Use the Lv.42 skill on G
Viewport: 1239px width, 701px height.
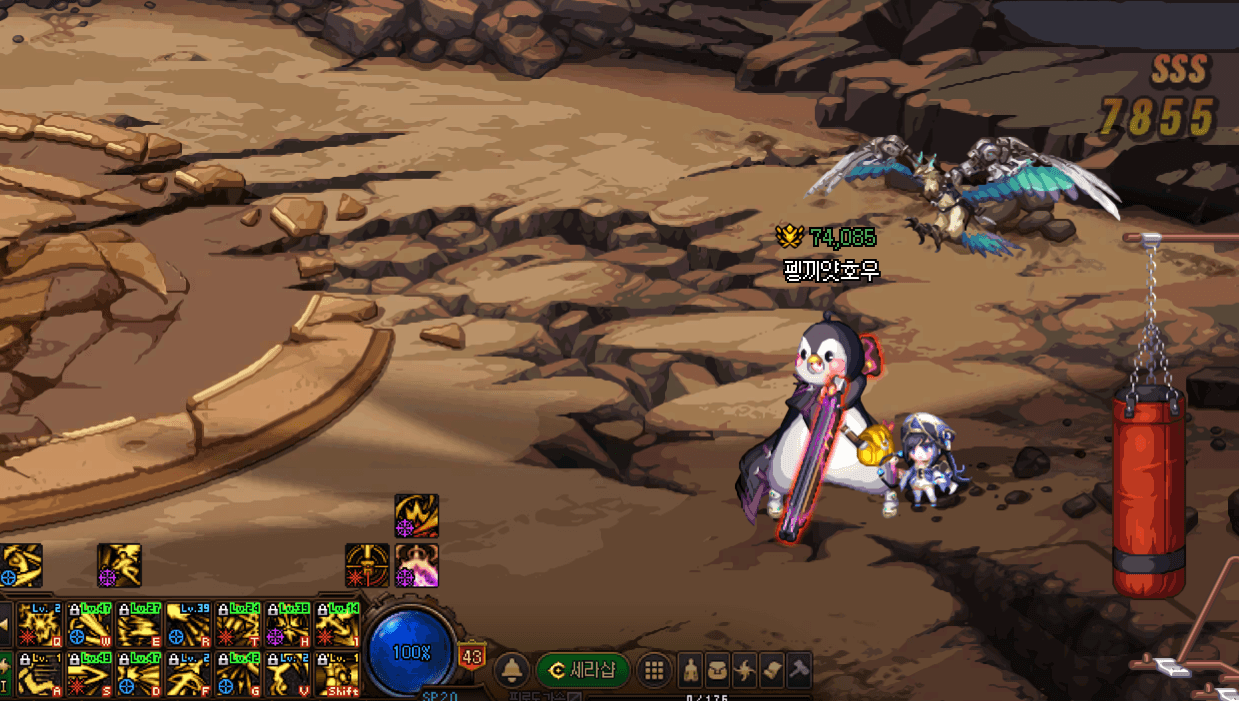pos(238,675)
